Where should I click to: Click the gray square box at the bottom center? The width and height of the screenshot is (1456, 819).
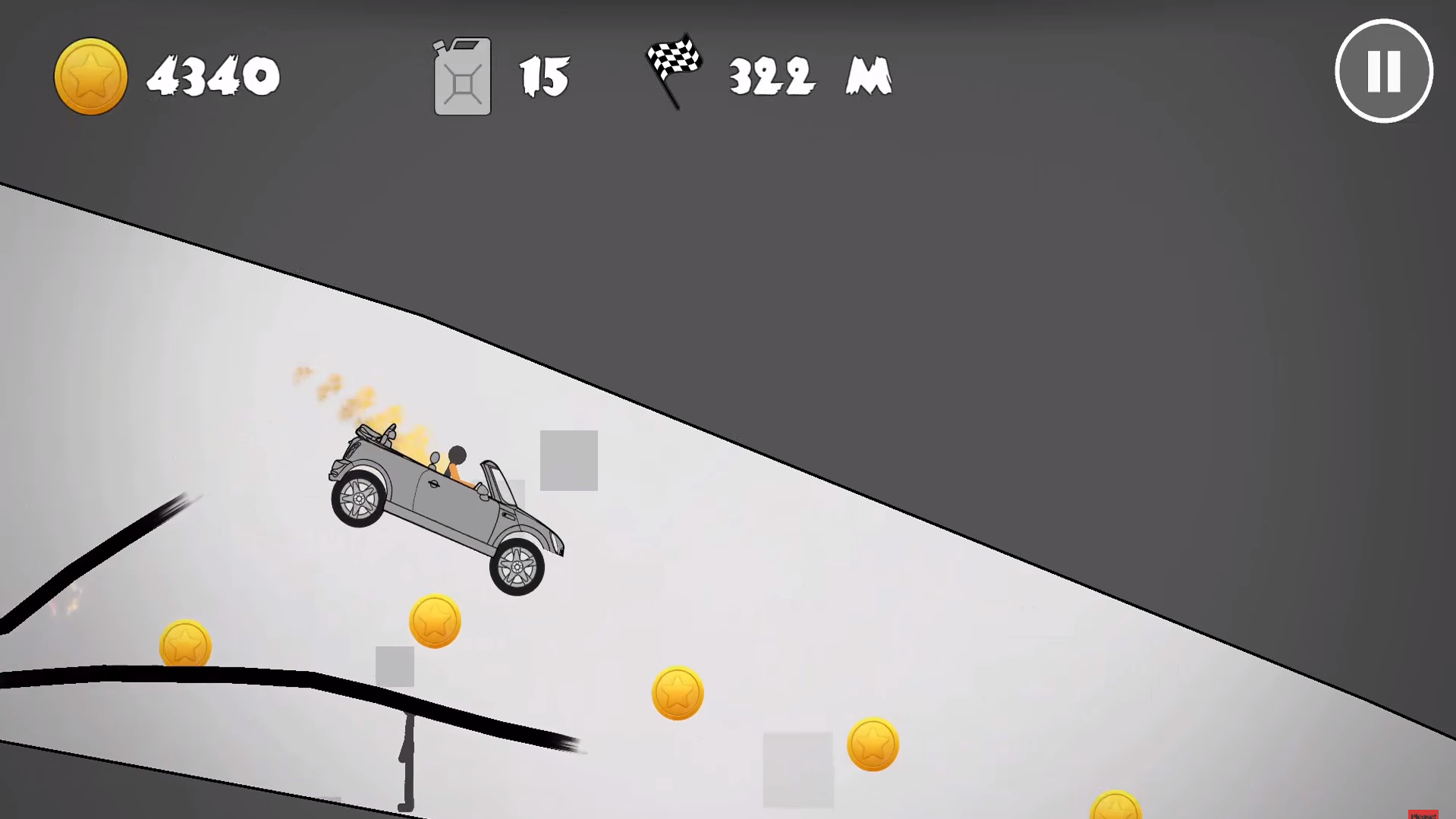pyautogui.click(x=798, y=770)
